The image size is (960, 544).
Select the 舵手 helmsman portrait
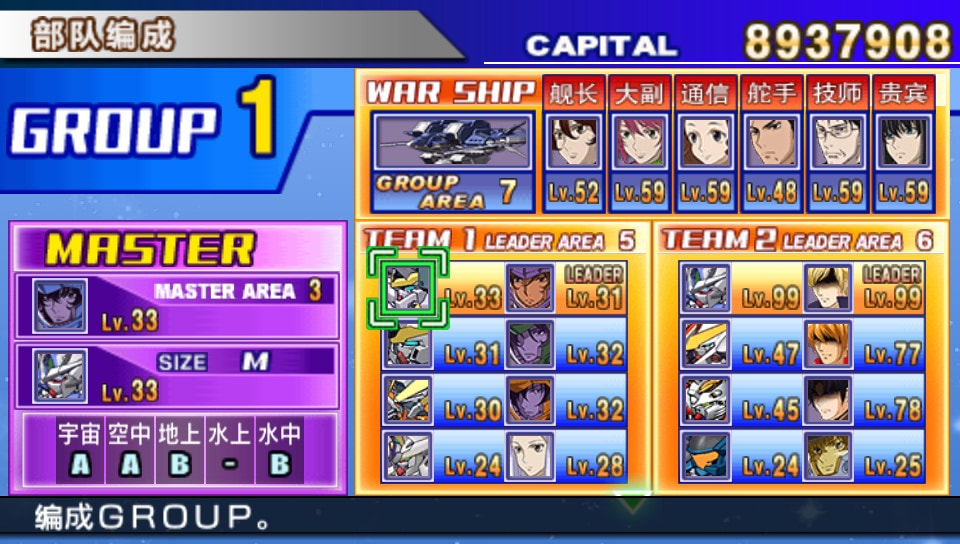click(x=771, y=143)
